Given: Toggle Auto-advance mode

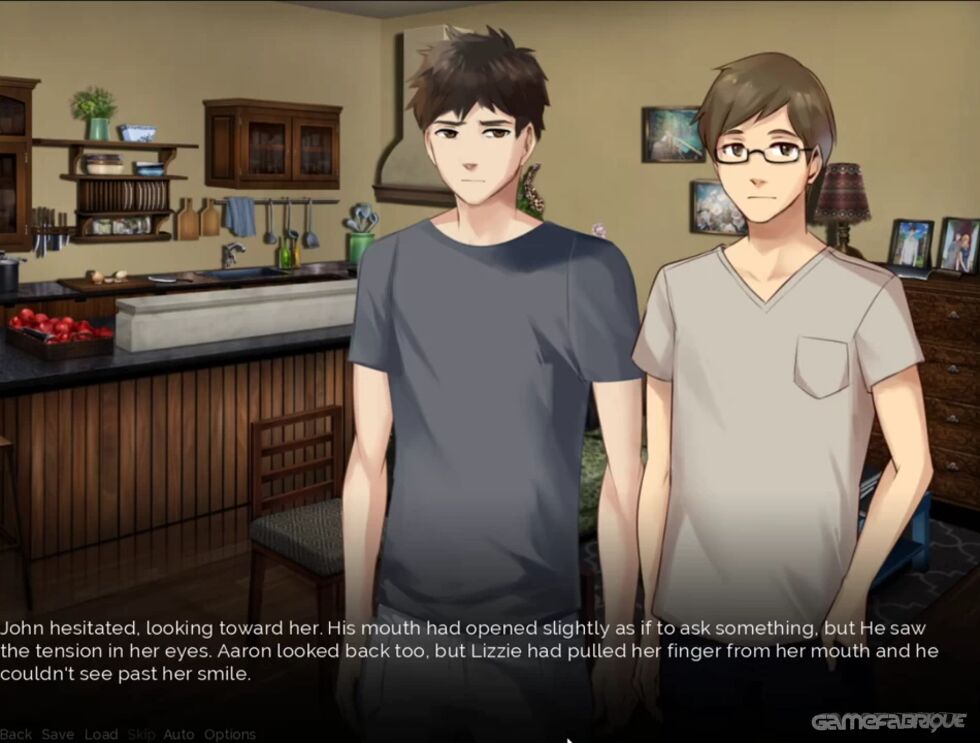Looking at the screenshot, I should [179, 734].
